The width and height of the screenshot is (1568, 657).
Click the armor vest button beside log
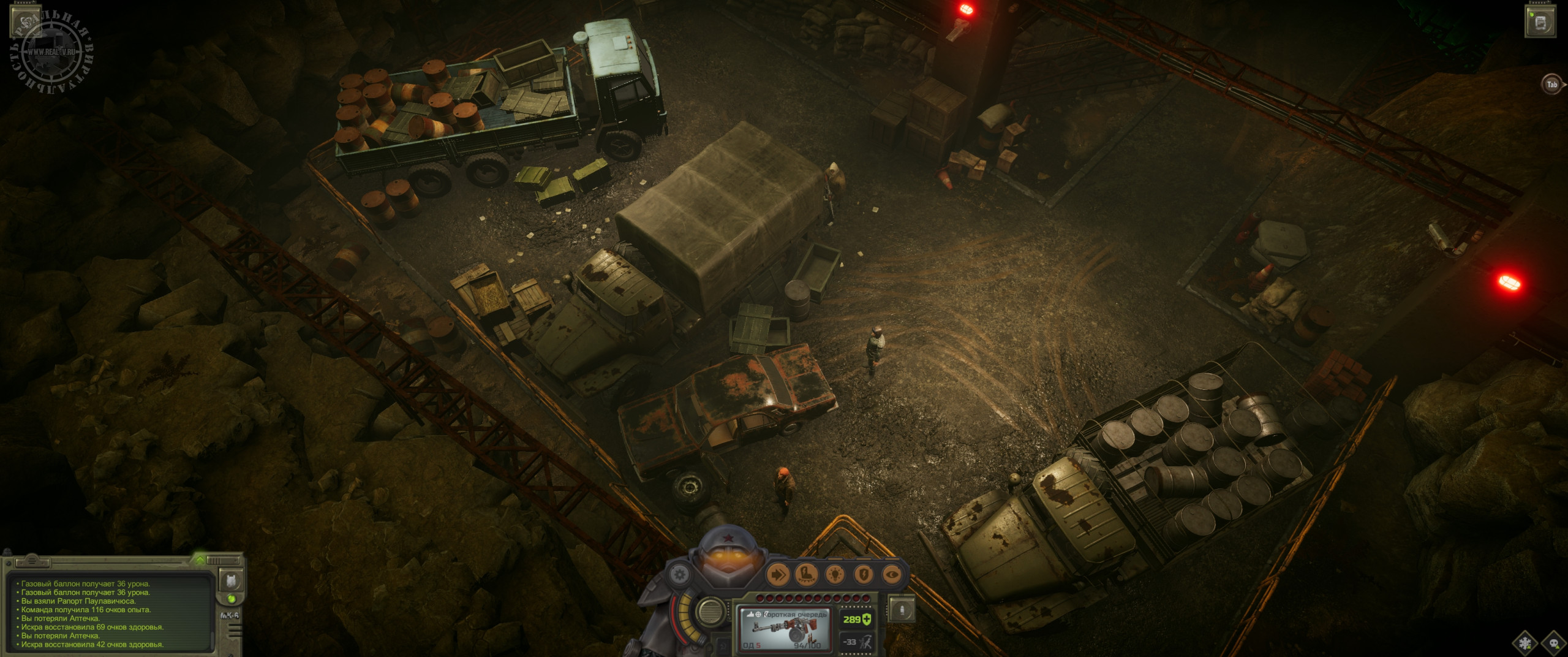point(231,580)
